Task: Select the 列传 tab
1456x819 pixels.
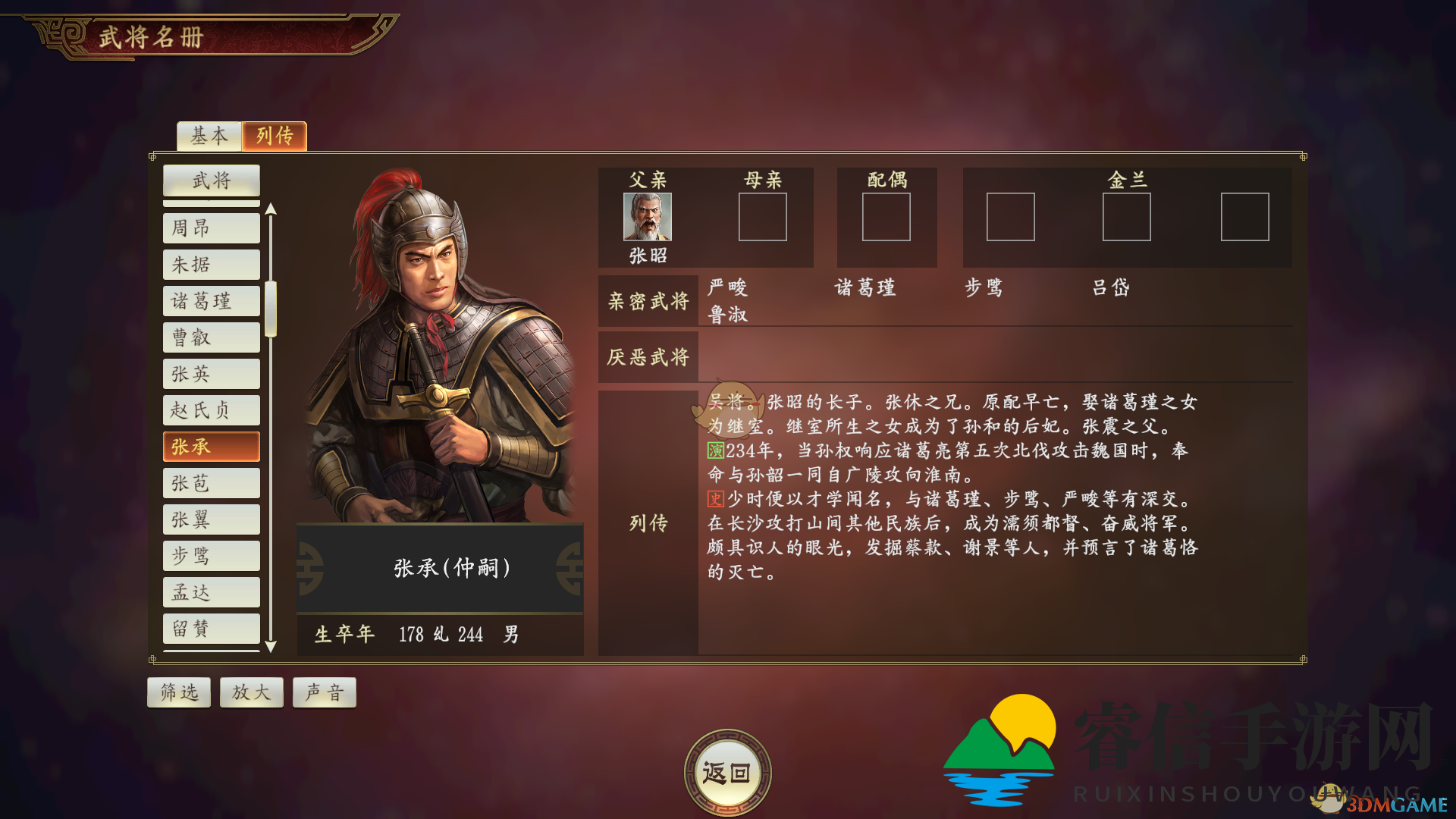Action: 274,136
